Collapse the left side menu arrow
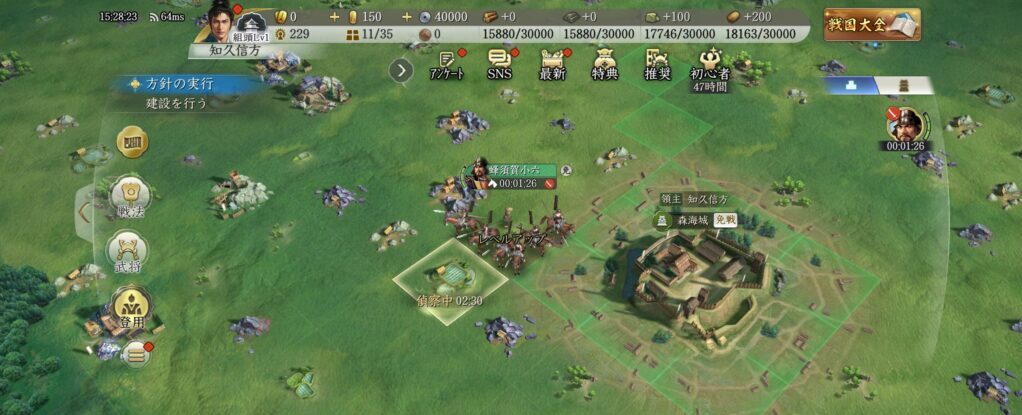Viewport: 1022px width, 415px height. pyautogui.click(x=85, y=210)
